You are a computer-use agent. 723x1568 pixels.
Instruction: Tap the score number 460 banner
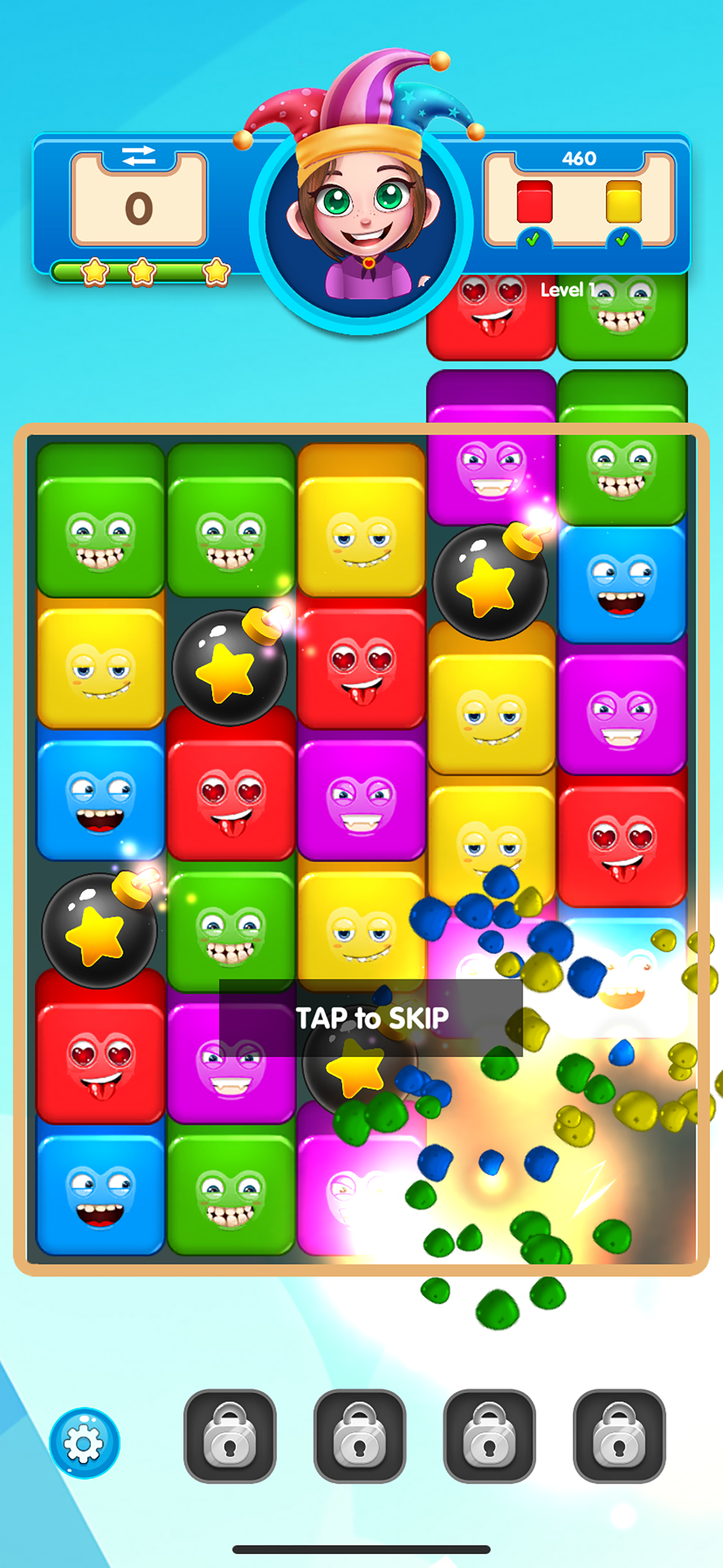point(581,157)
